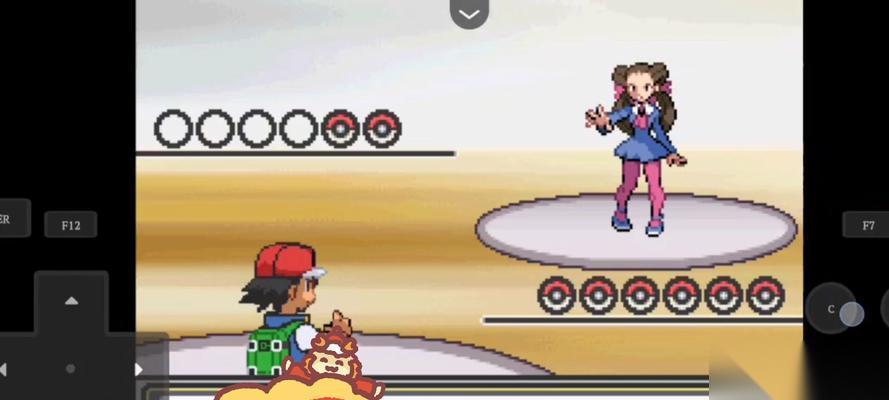
Task: Tap the round C button
Action: click(831, 310)
